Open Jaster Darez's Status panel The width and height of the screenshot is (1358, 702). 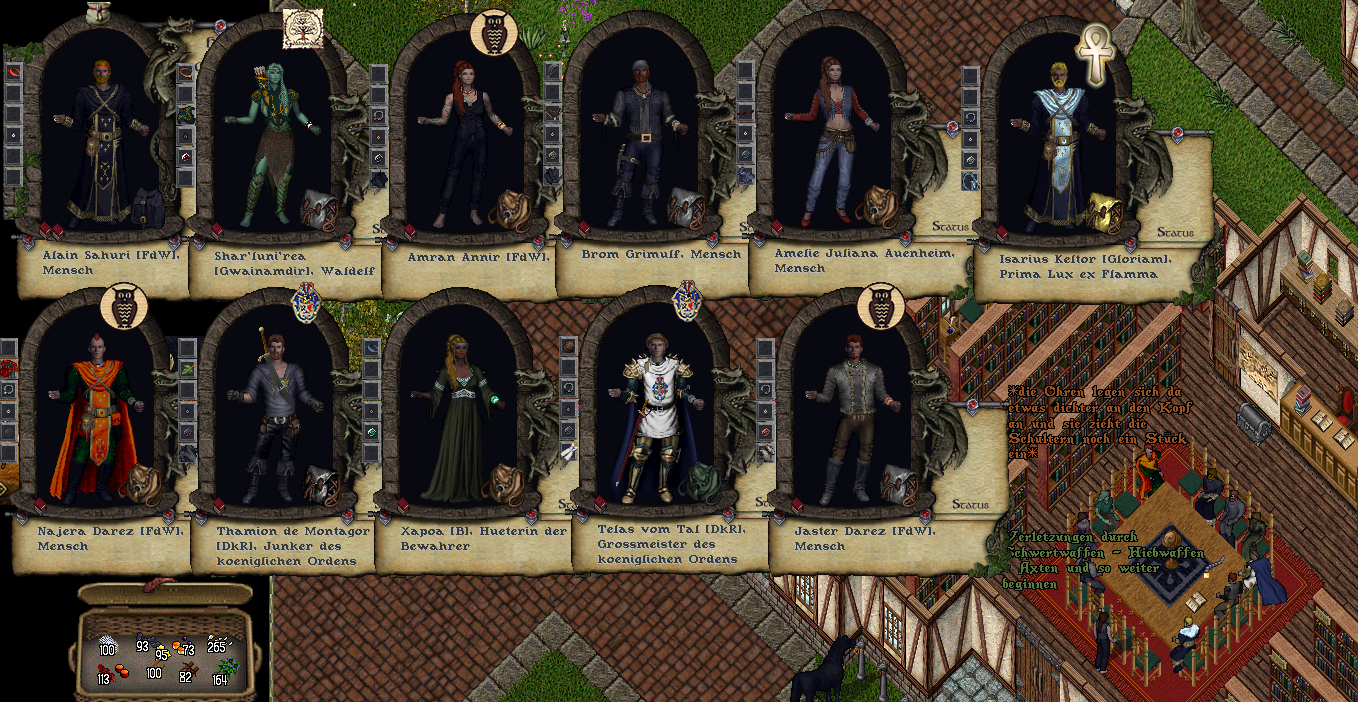[x=970, y=505]
